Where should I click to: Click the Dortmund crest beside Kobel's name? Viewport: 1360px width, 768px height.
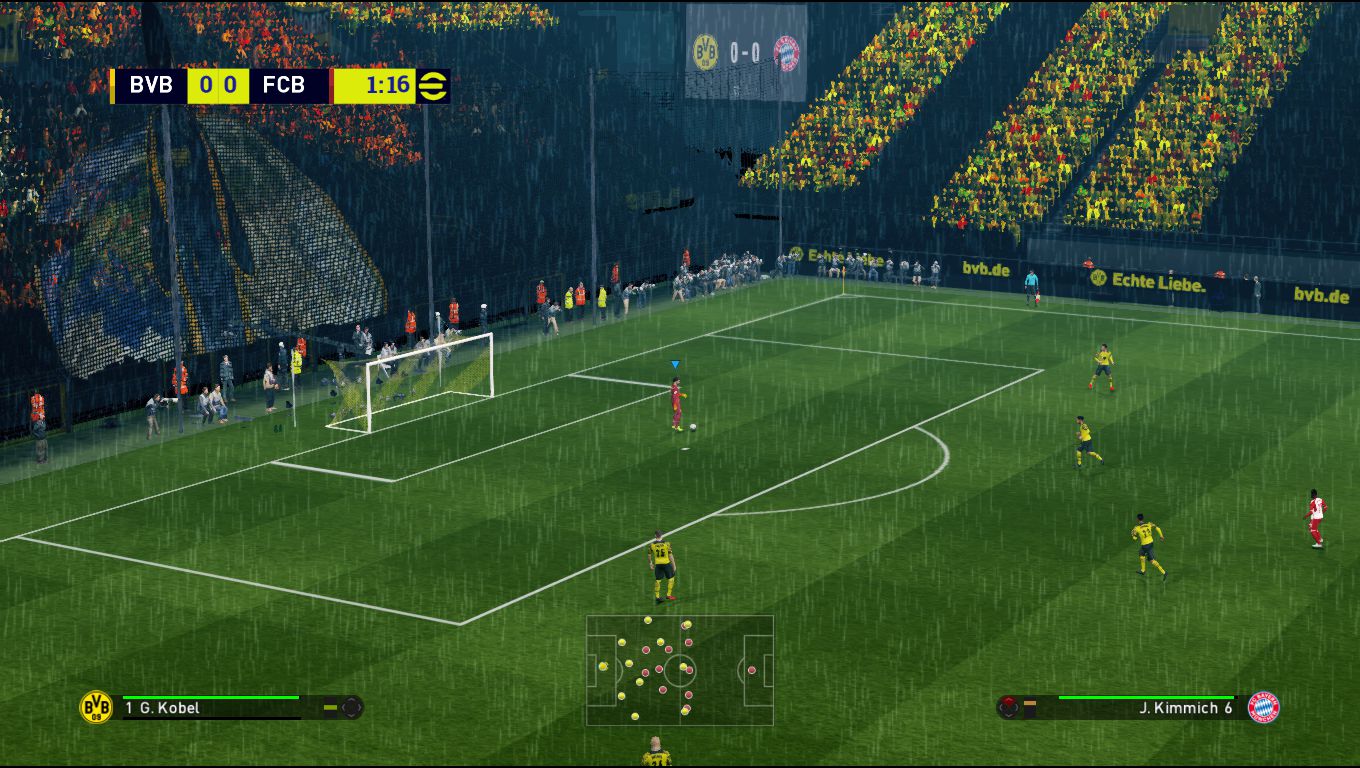(96, 707)
